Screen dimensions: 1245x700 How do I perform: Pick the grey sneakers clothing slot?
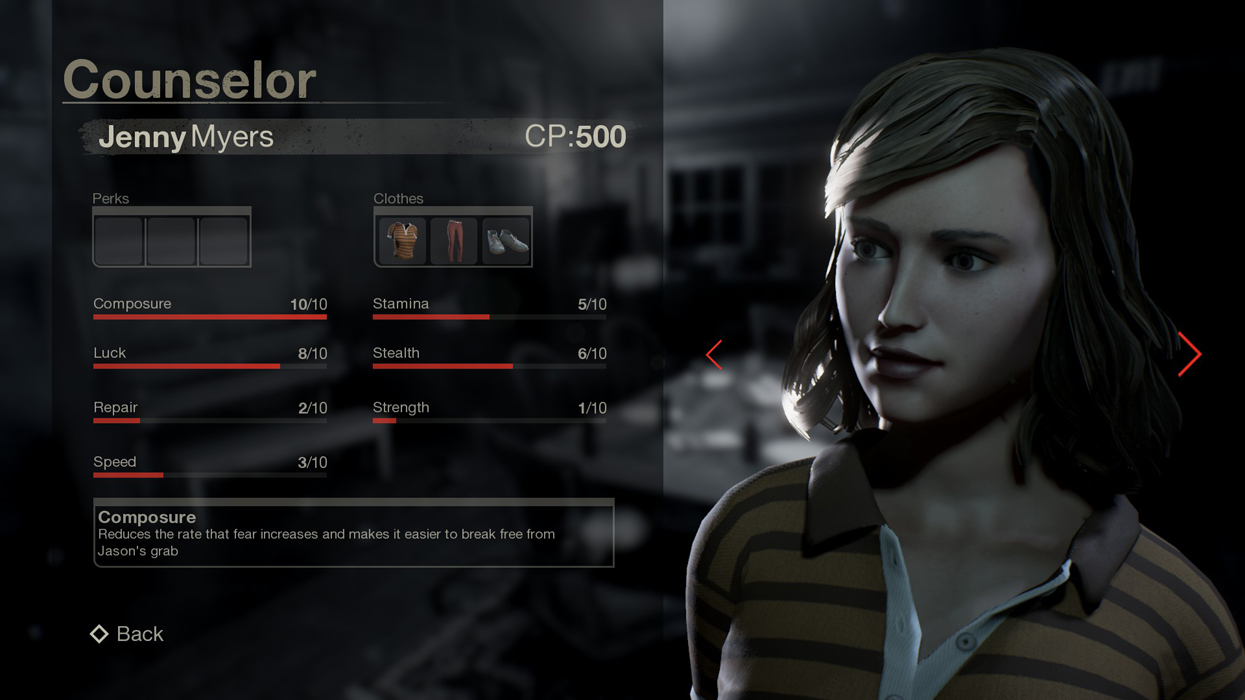[x=506, y=240]
